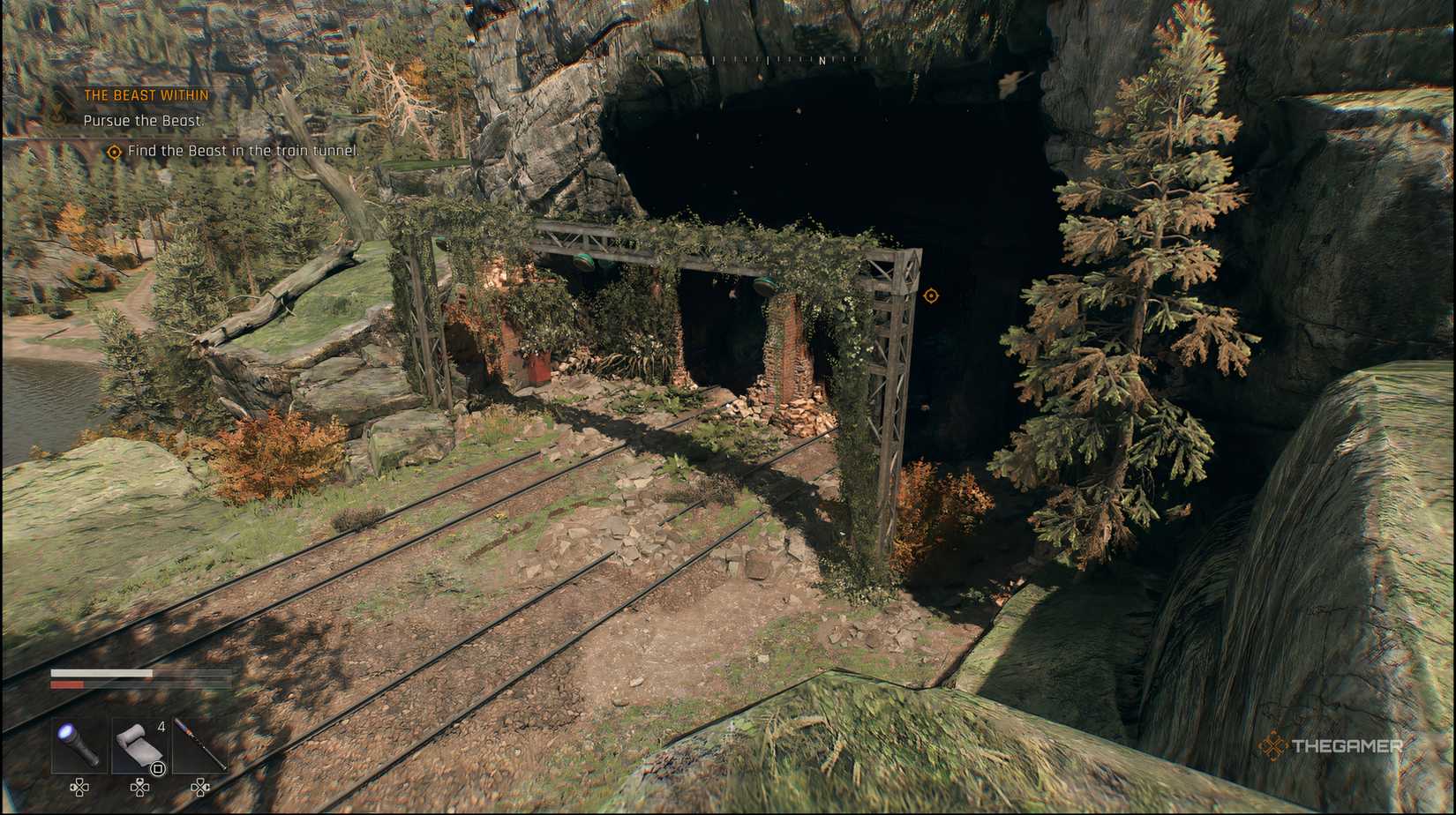The width and height of the screenshot is (1456, 815).
Task: Click the diamond objective marker icon
Action: (113, 152)
